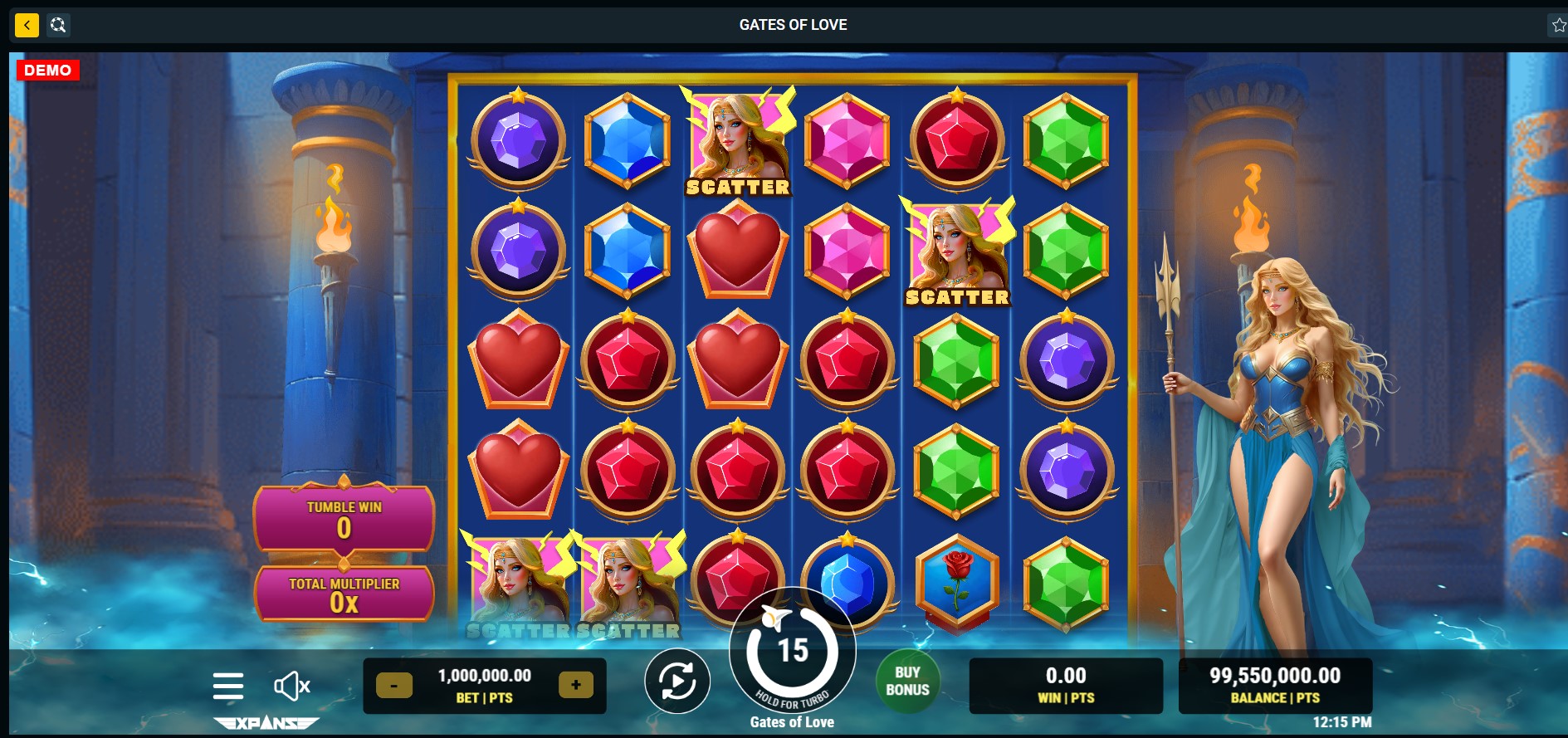Mark game as favorite with star icon
The height and width of the screenshot is (738, 1568).
pos(1558,25)
